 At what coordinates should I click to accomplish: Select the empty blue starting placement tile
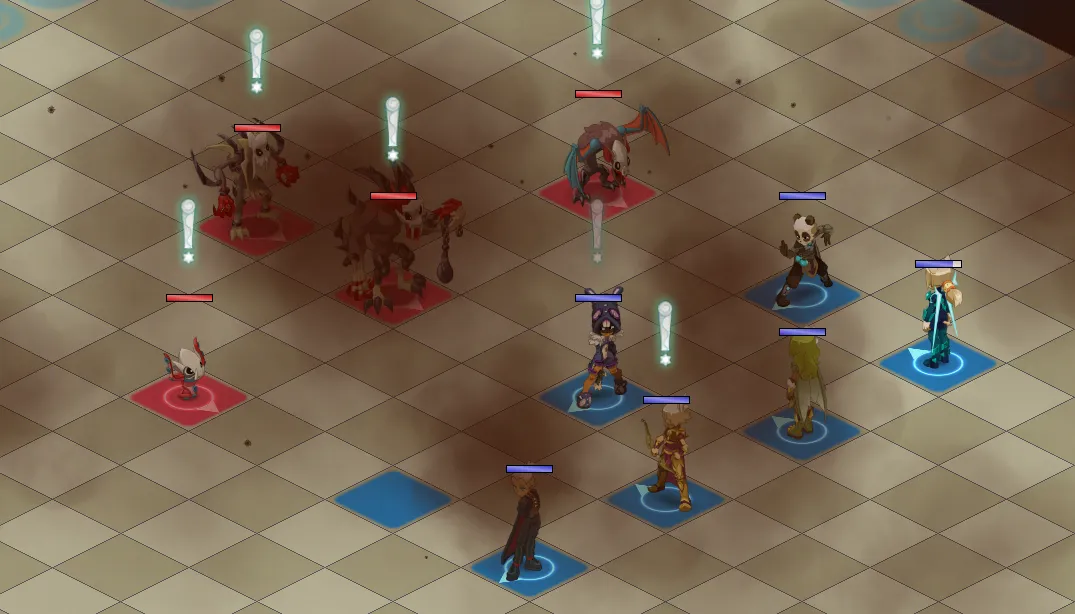pyautogui.click(x=393, y=499)
